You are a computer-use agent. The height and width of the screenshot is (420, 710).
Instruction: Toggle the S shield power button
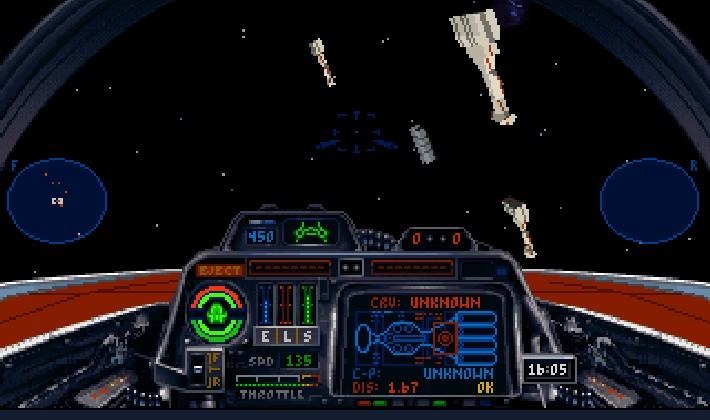tap(306, 336)
